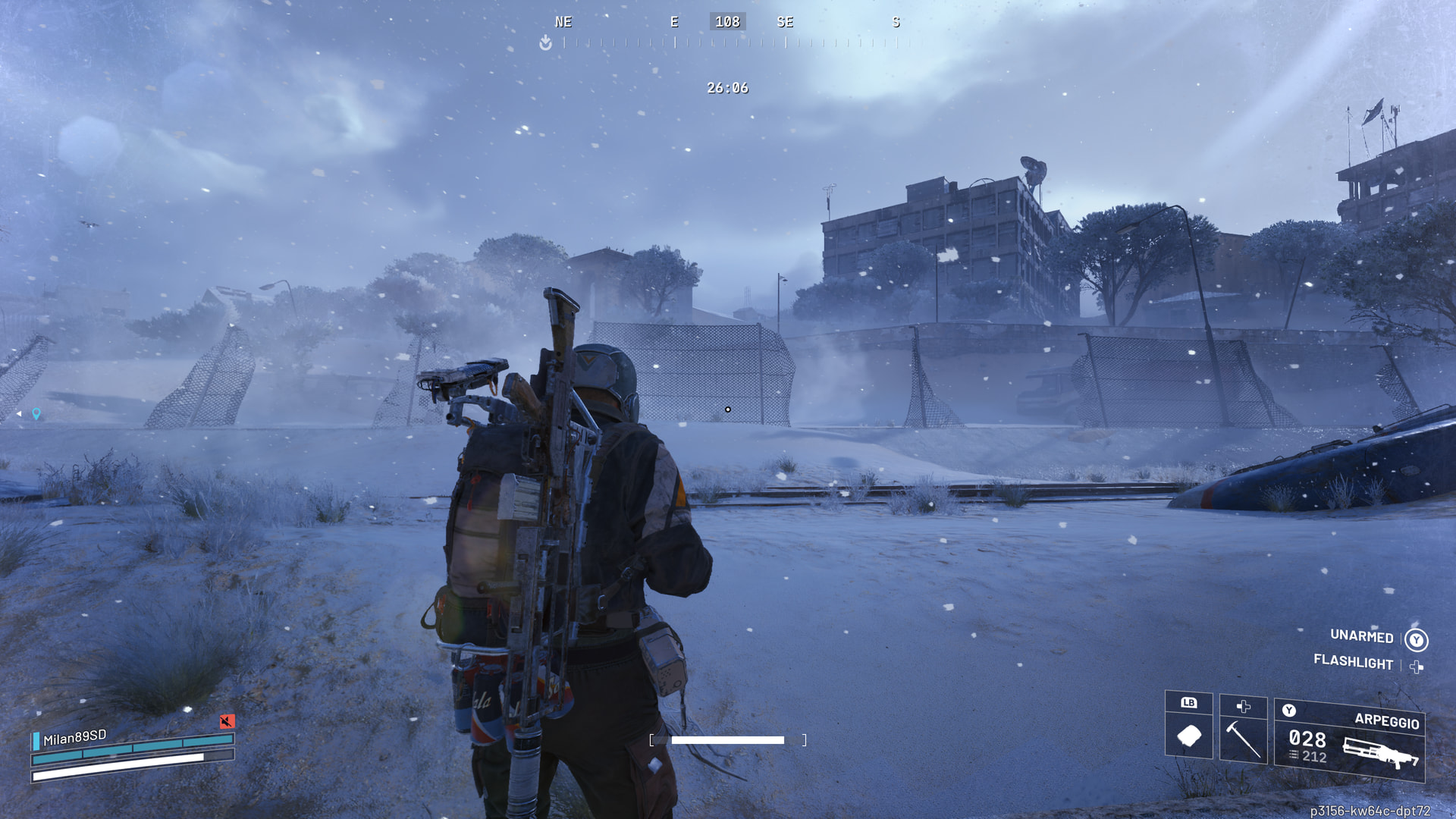Viewport: 1456px width, 819px height.
Task: Select the blue map pin marker
Action: tap(36, 413)
